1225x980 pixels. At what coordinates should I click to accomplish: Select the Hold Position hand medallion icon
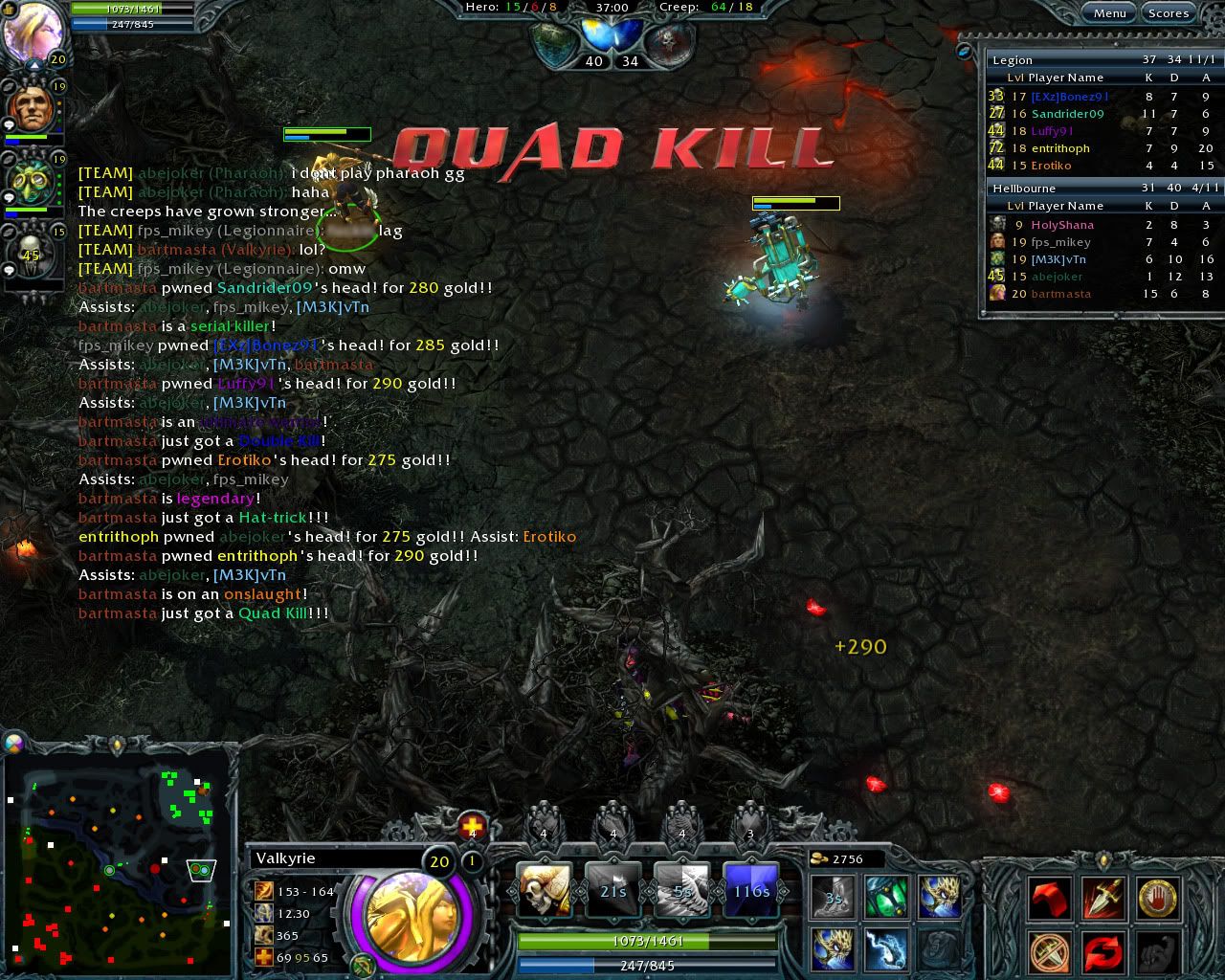coord(1156,898)
